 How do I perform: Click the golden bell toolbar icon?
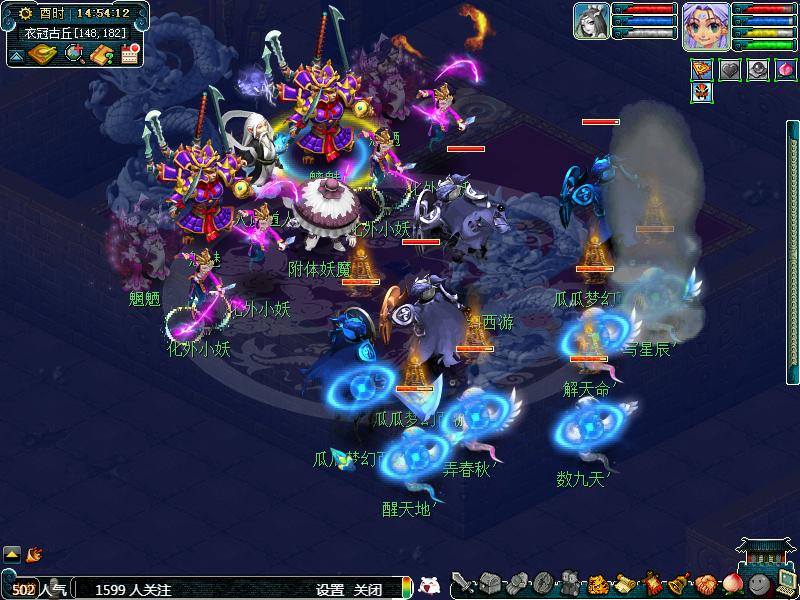[679, 583]
